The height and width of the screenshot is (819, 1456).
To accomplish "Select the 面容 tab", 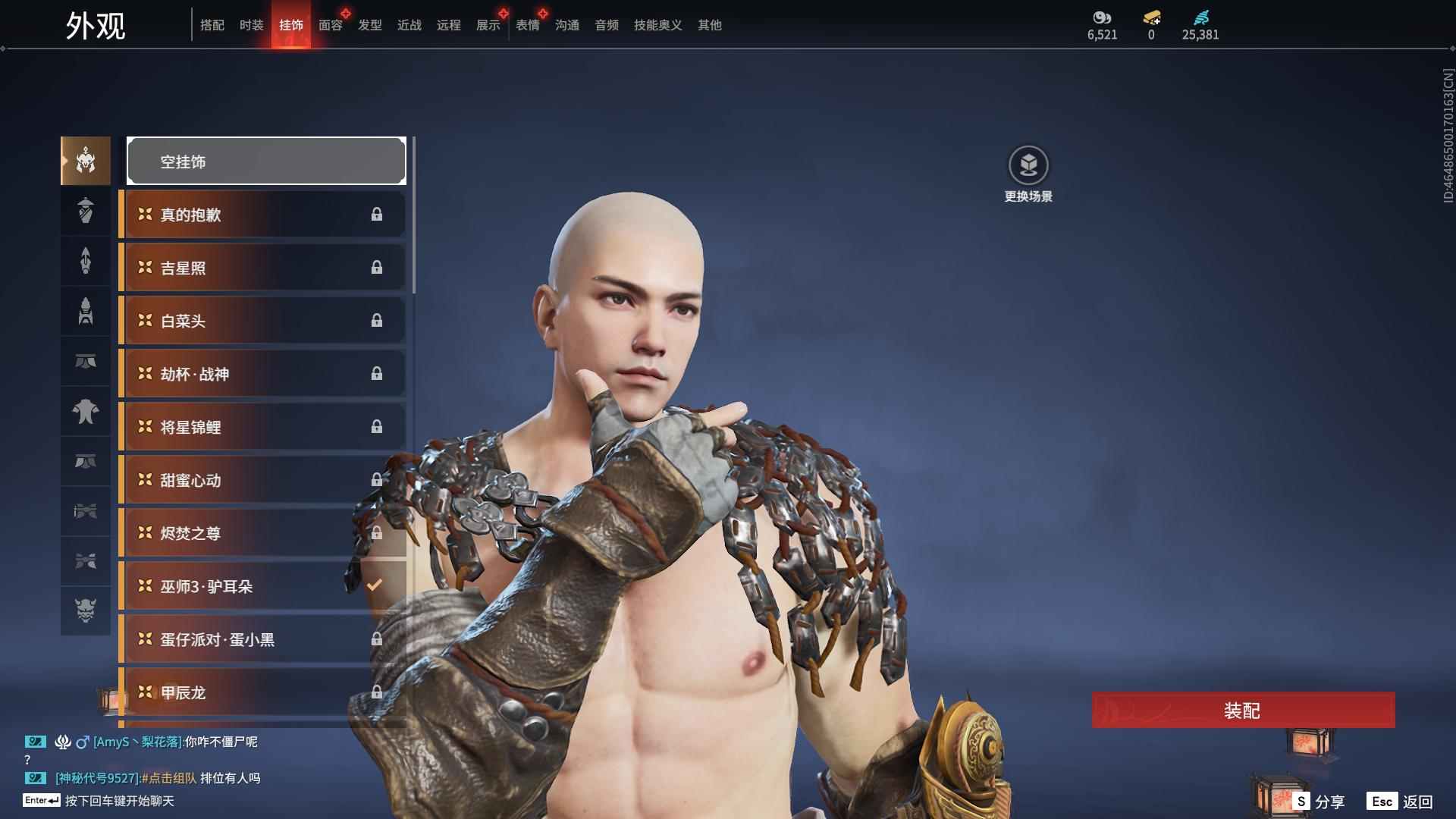I will [x=330, y=25].
